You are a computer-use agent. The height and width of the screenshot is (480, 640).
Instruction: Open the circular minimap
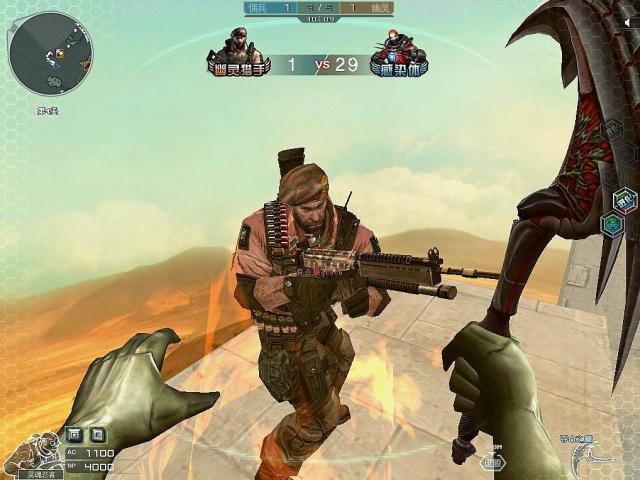(x=50, y=53)
